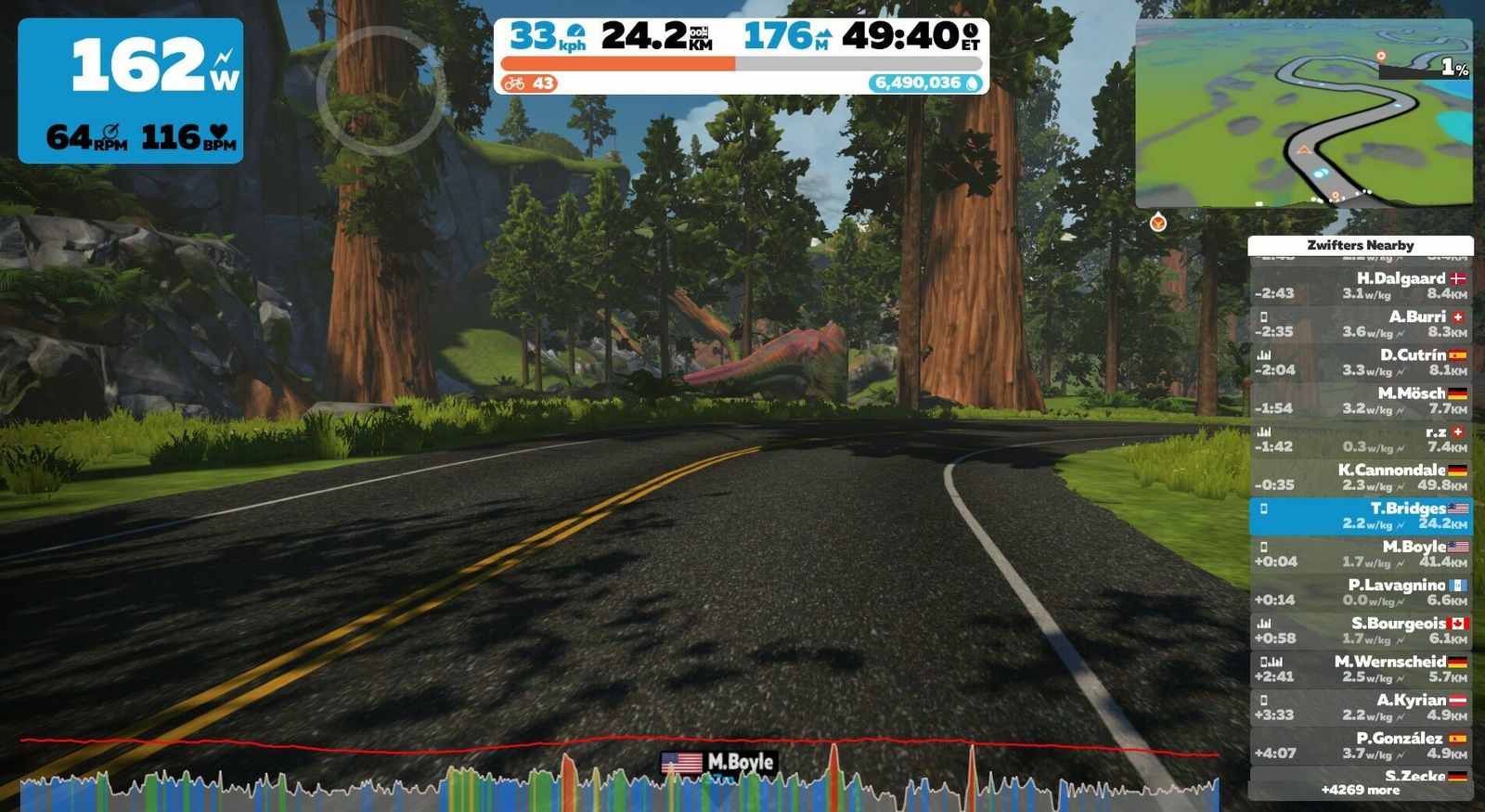The height and width of the screenshot is (812, 1485).
Task: Select P.Lavagnino's rider row
Action: click(1360, 592)
